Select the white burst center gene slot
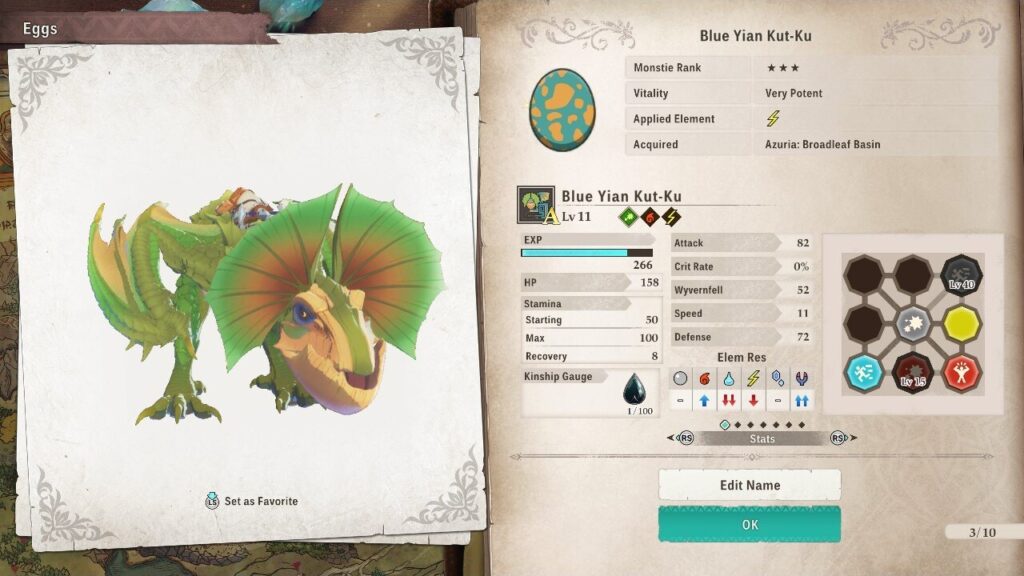This screenshot has width=1024, height=576. click(913, 323)
